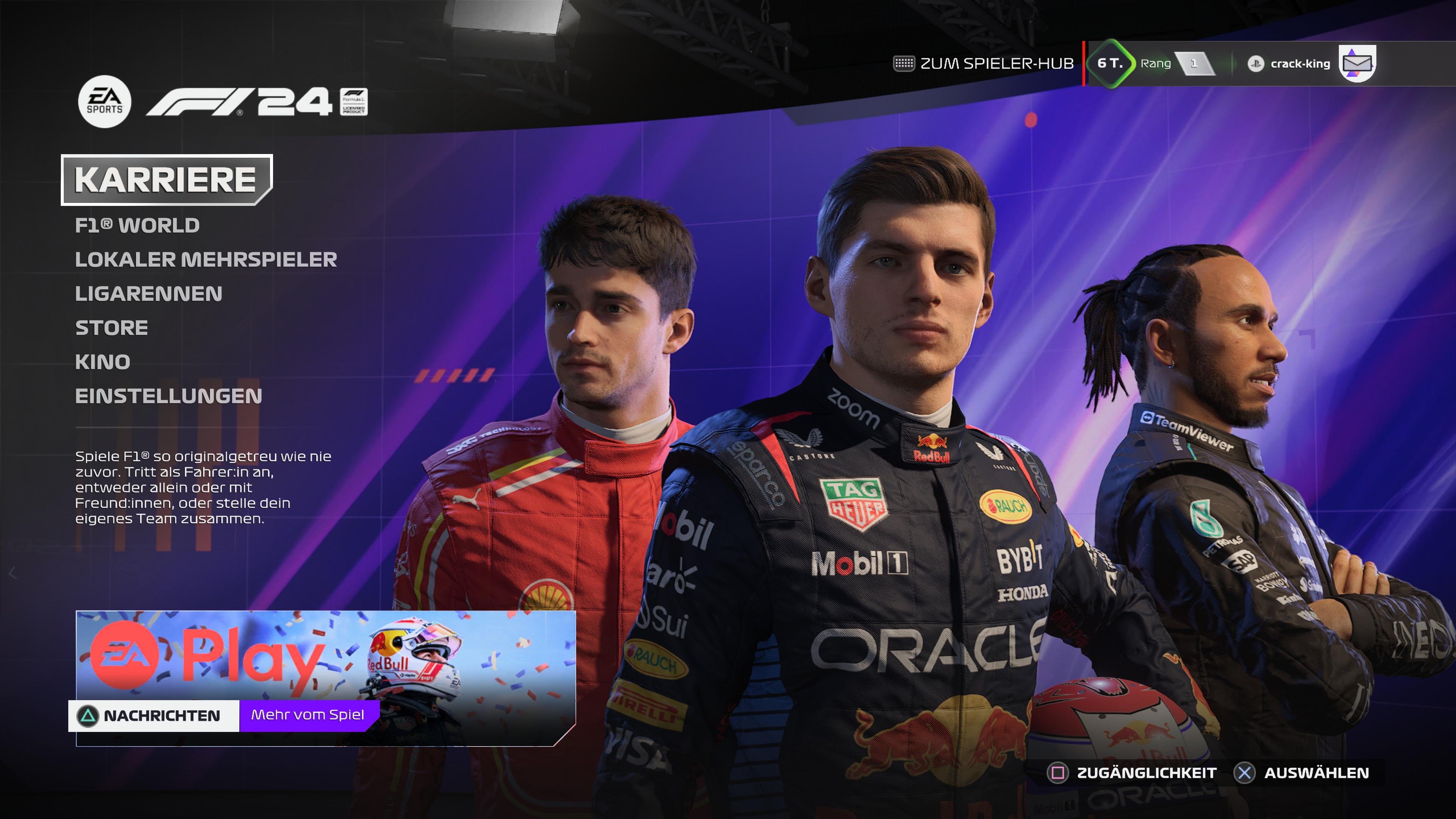The height and width of the screenshot is (819, 1456).
Task: Open F1 WORLD from the main menu
Action: tap(137, 225)
